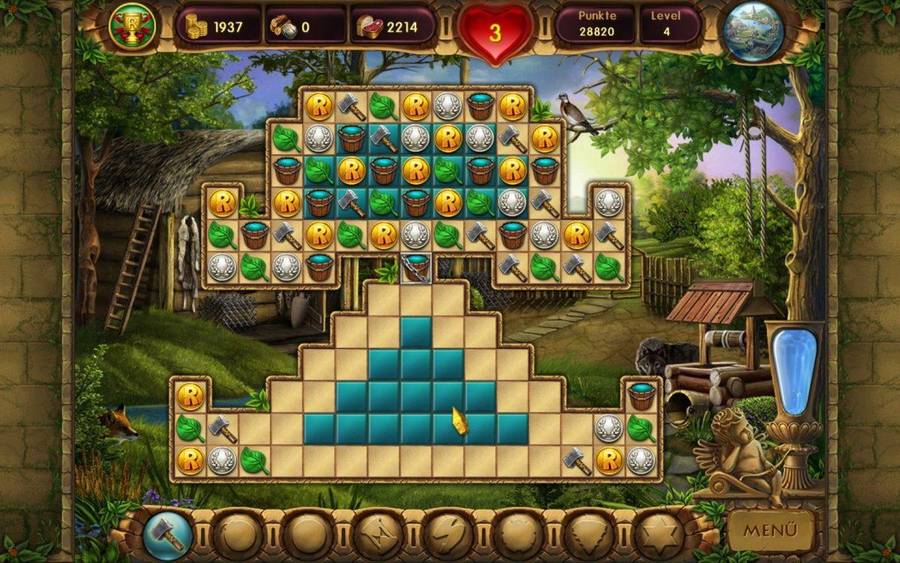Open the golden trophy achievements icon
Screen dimensions: 900x563
coord(129,26)
